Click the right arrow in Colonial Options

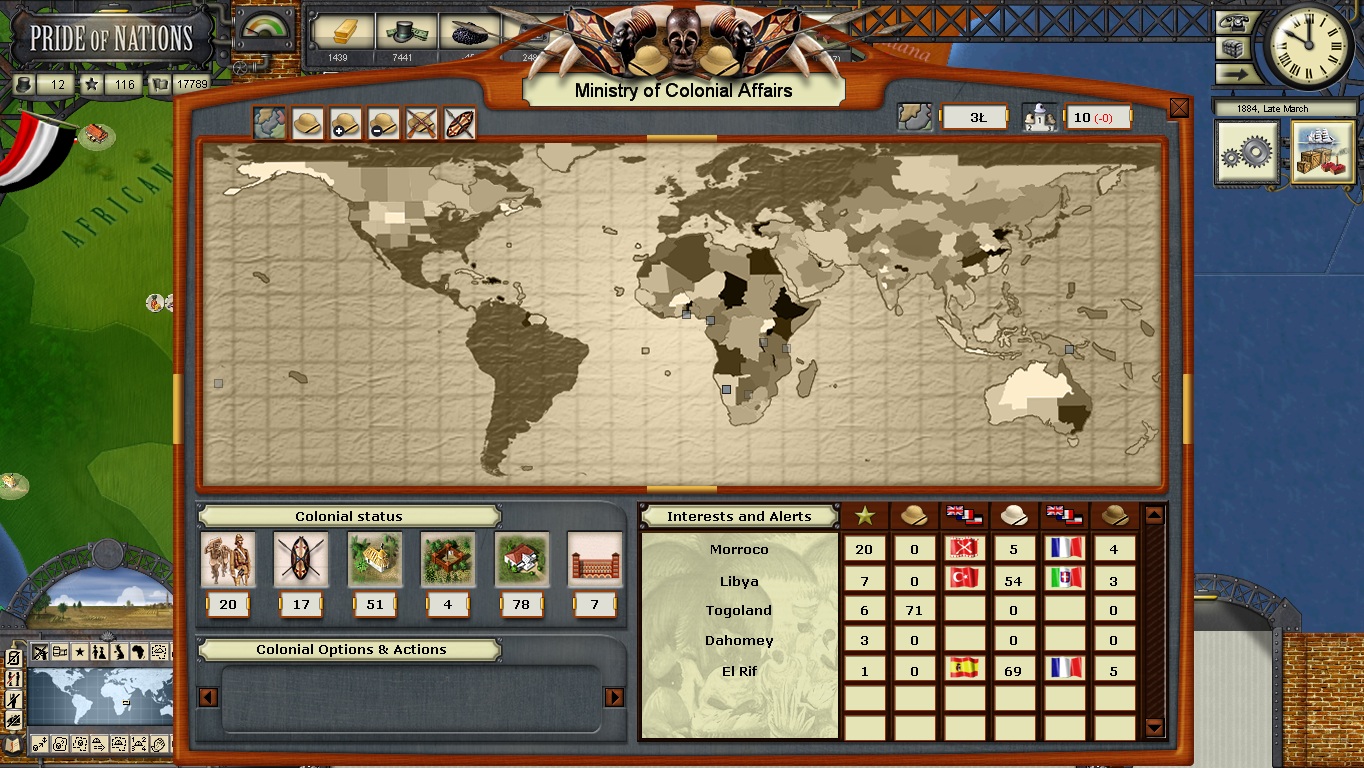pyautogui.click(x=614, y=697)
